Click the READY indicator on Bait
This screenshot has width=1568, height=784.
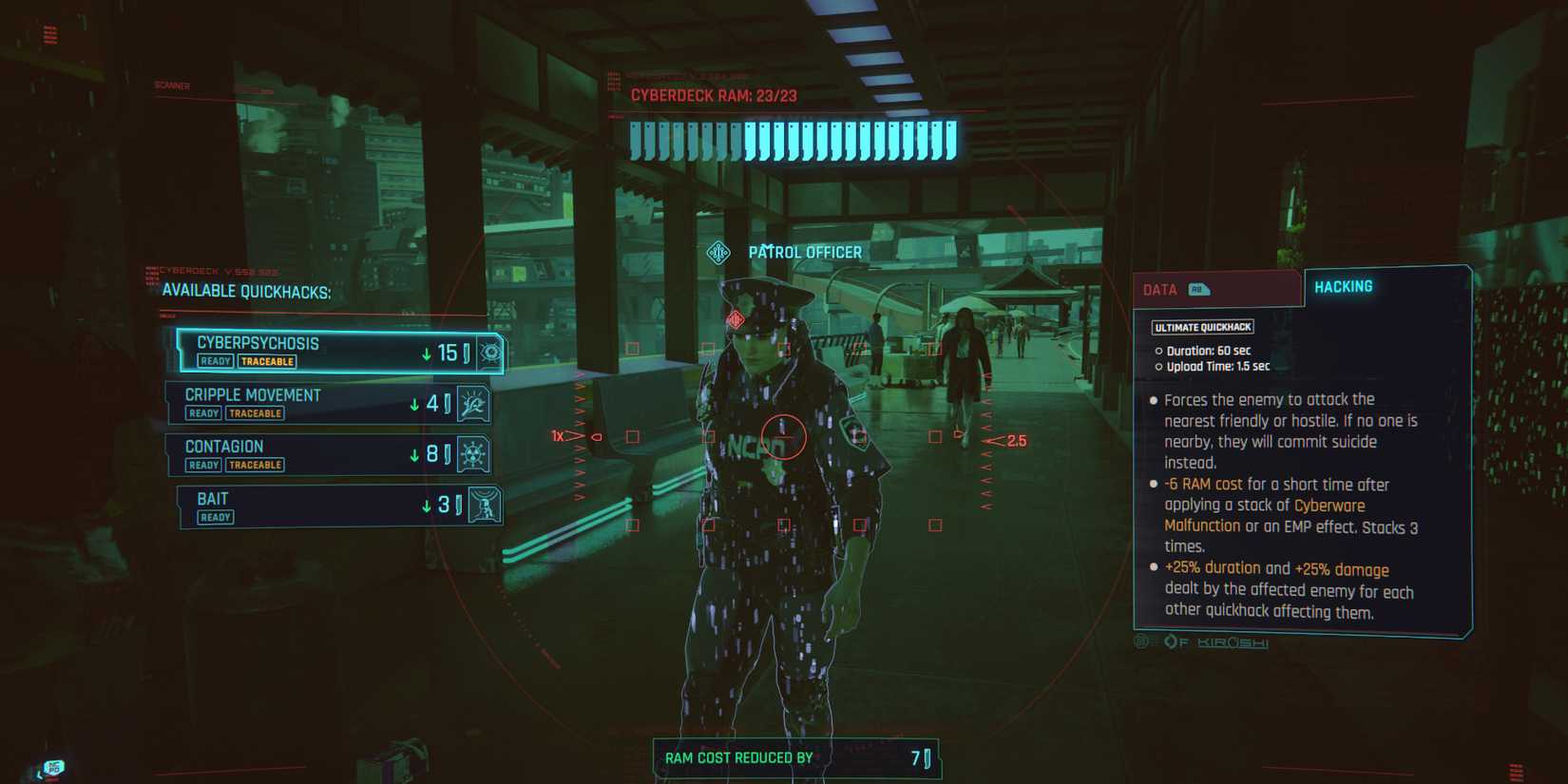tap(215, 517)
